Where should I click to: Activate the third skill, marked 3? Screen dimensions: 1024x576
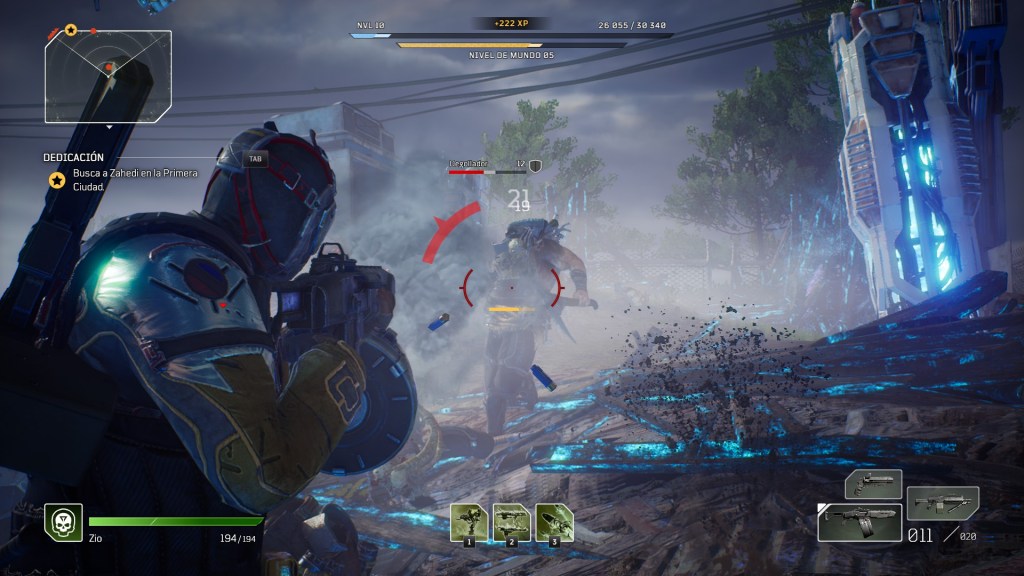[x=554, y=523]
